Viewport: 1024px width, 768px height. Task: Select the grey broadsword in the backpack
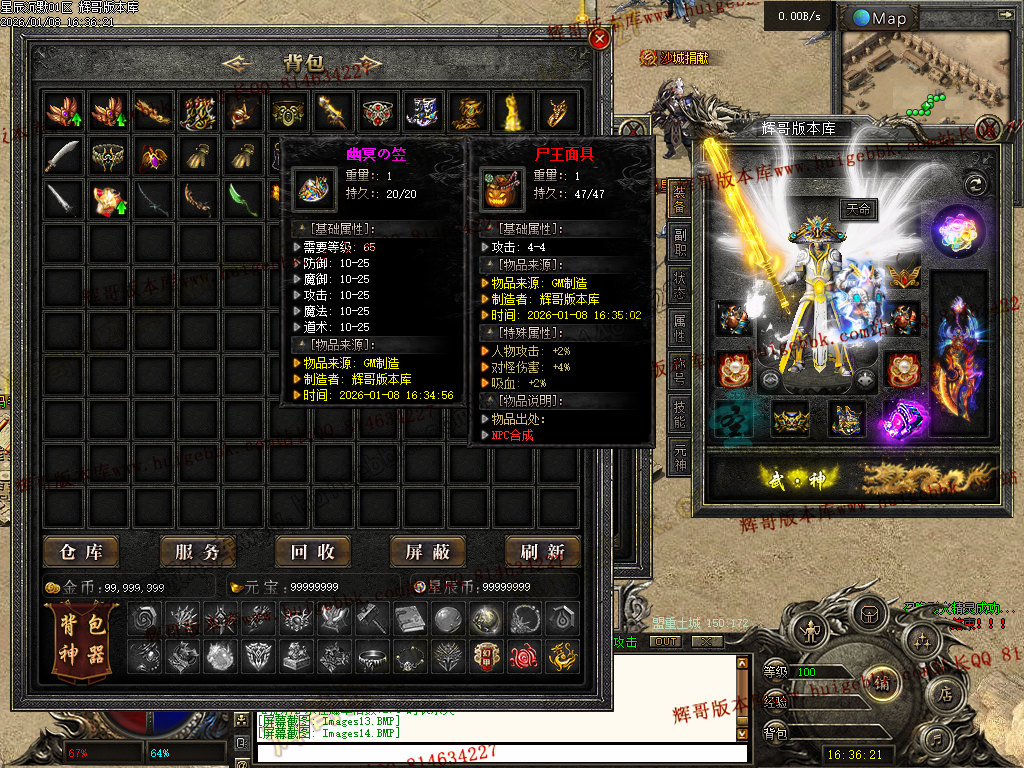tap(62, 155)
